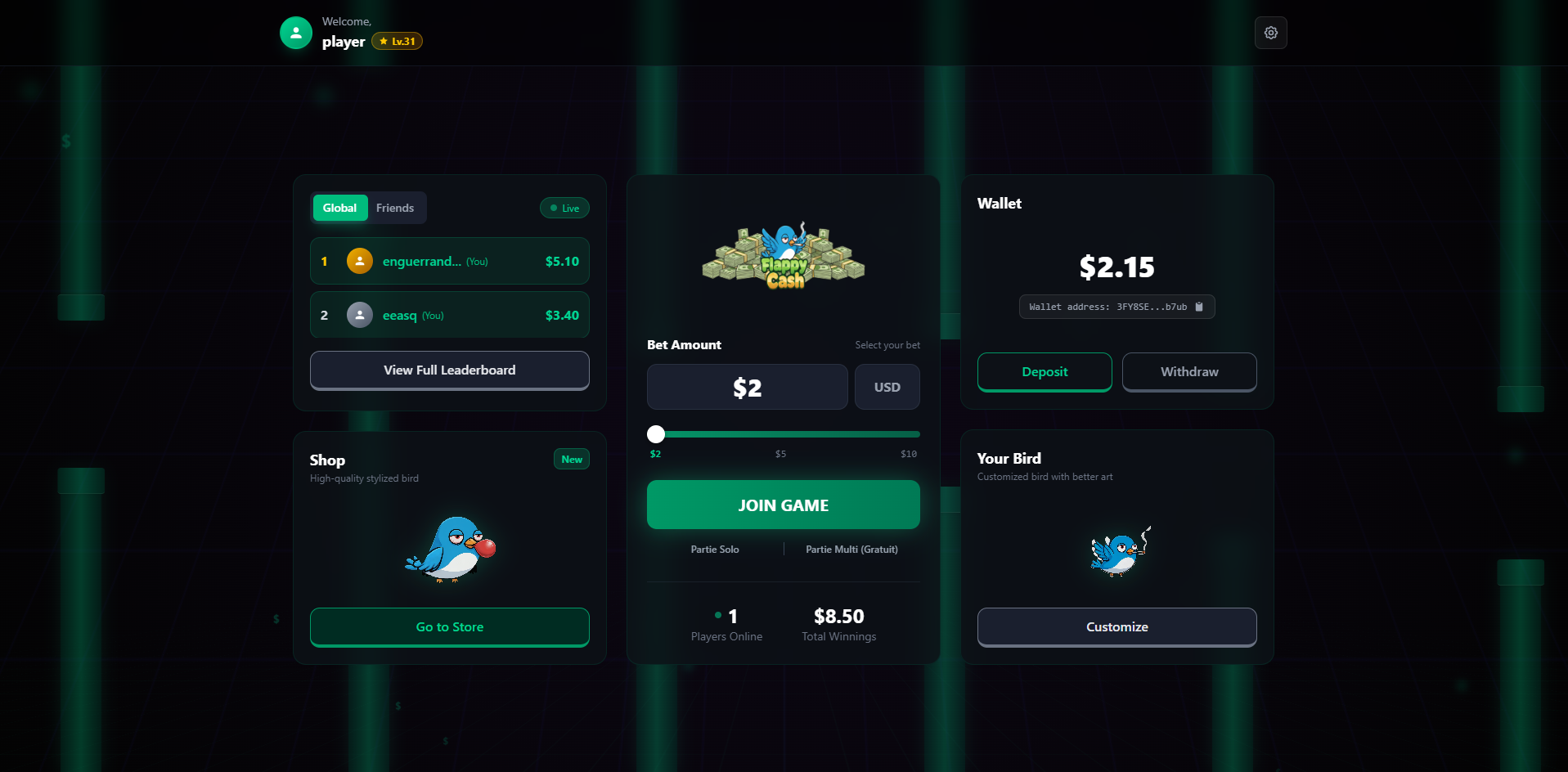1568x772 pixels.
Task: Click the Flappy Cash logo
Action: 782,257
